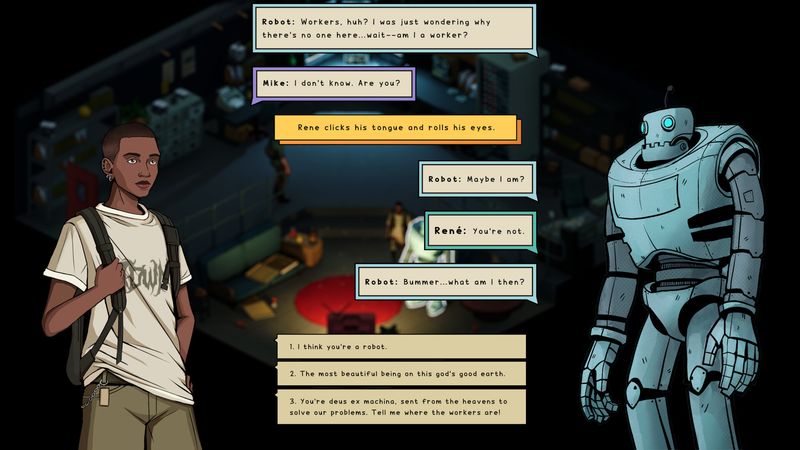
Task: Choose reply "I think you're a robot."
Action: coord(401,347)
